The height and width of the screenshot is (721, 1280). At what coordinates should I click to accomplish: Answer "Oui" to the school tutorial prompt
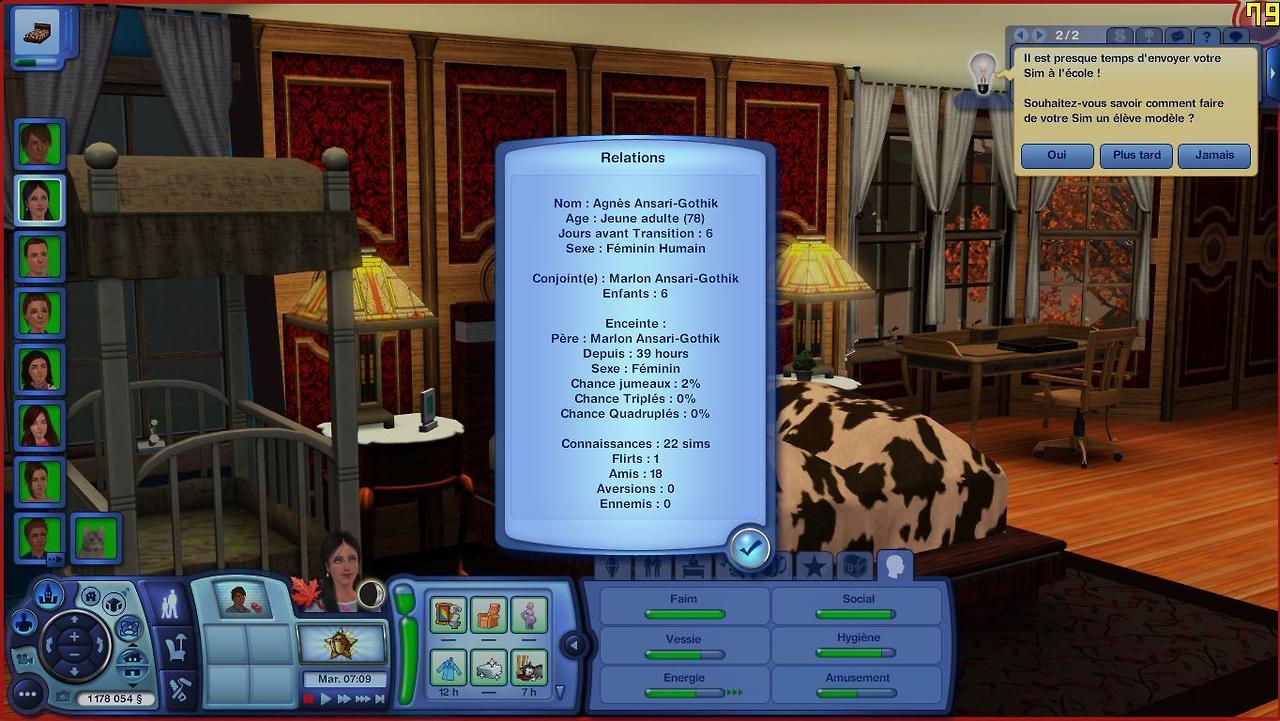(1057, 156)
